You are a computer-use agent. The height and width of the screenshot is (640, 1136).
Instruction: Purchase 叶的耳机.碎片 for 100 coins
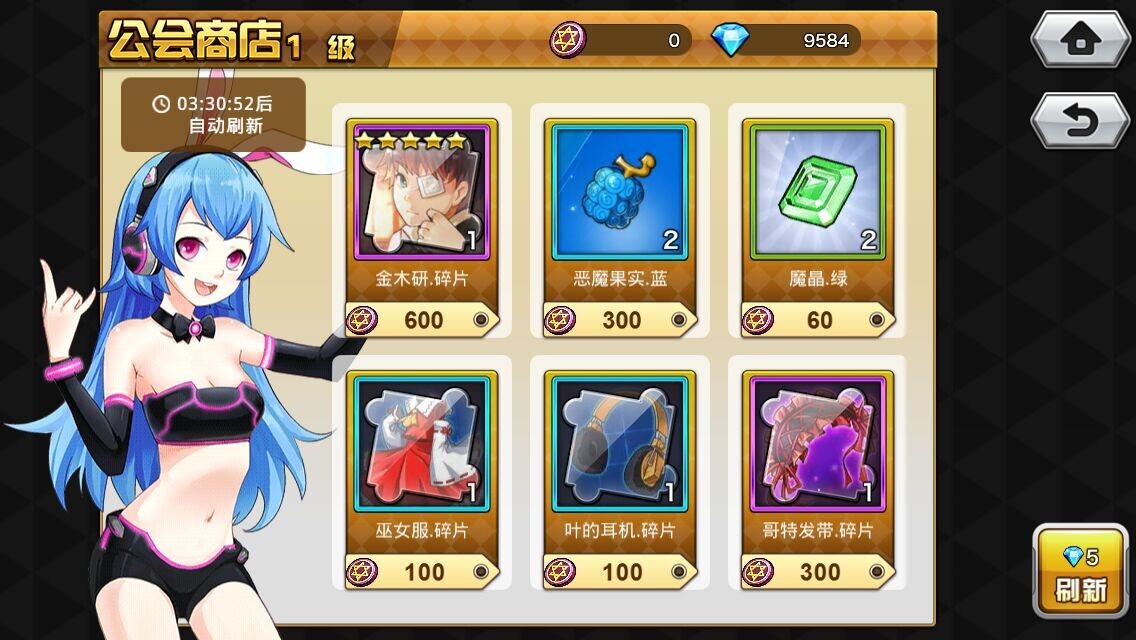(x=620, y=572)
